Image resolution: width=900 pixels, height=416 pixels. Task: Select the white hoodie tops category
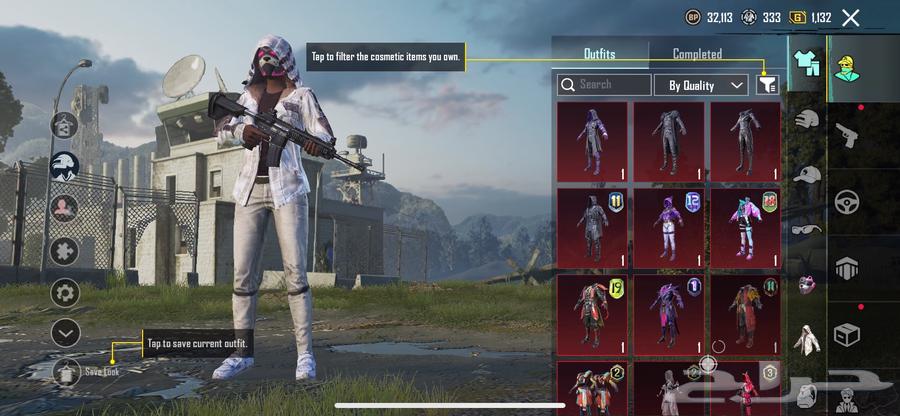(x=806, y=338)
